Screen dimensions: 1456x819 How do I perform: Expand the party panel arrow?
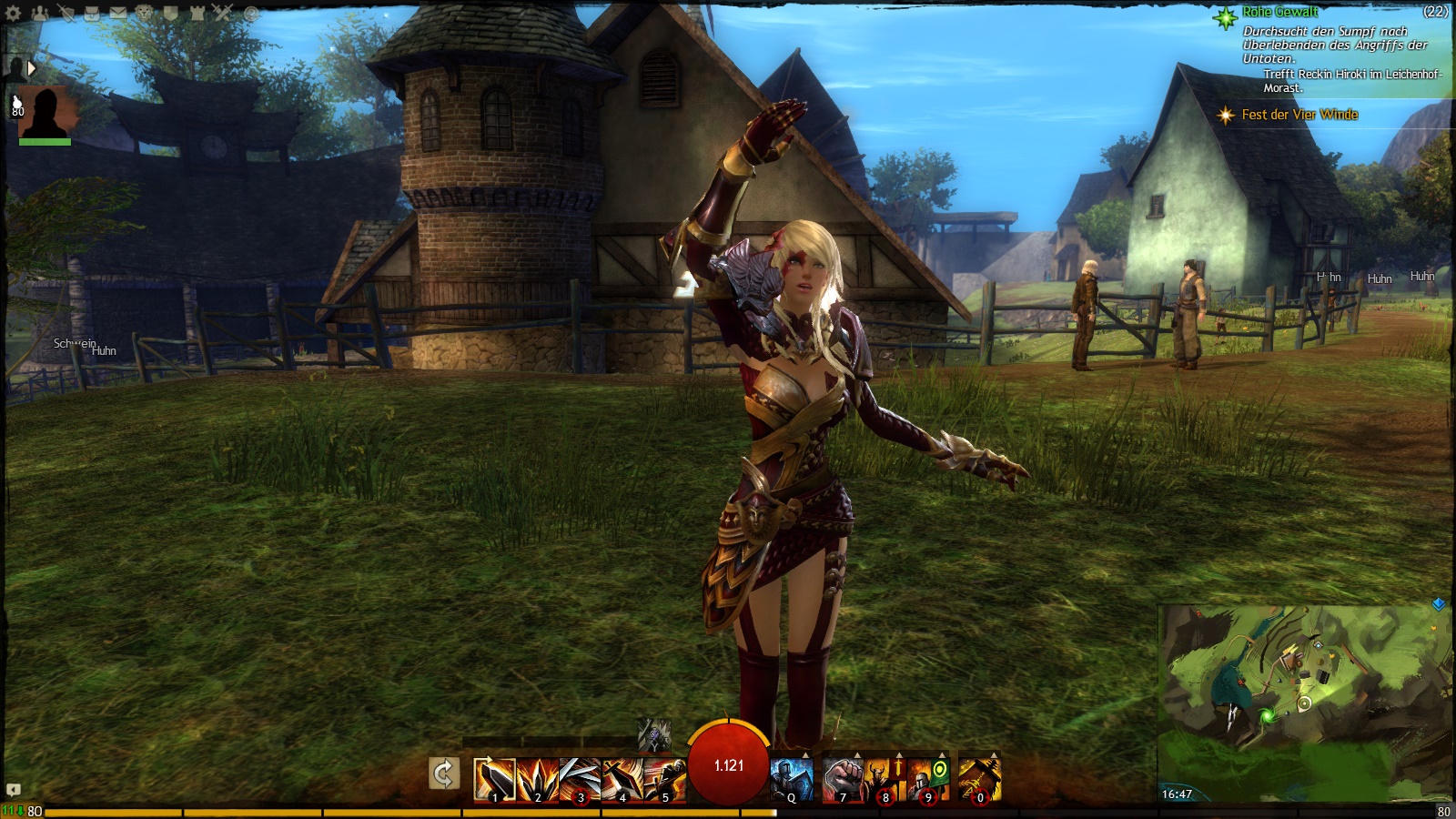pos(32,68)
